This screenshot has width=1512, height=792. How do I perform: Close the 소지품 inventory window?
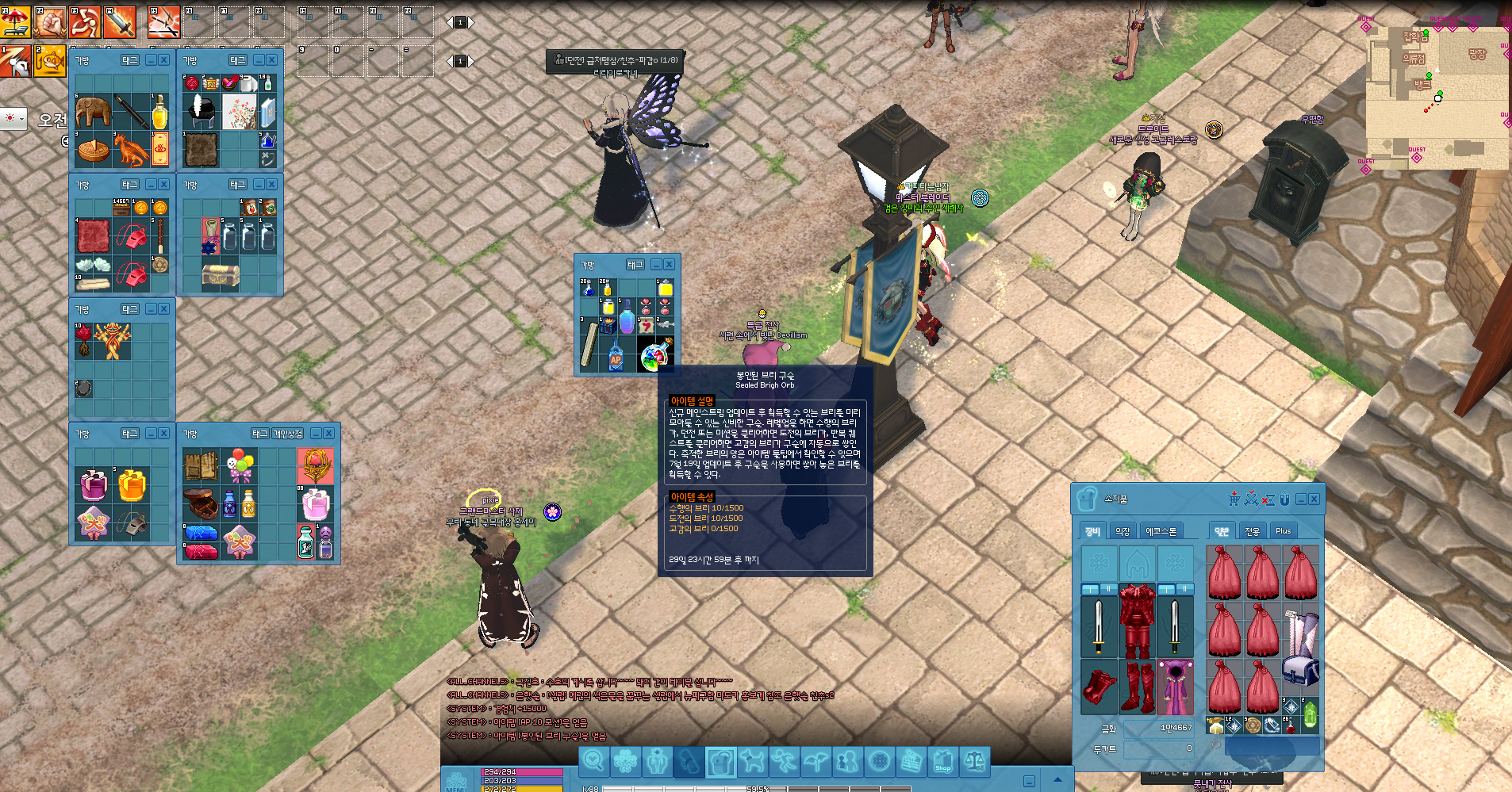pos(1314,499)
